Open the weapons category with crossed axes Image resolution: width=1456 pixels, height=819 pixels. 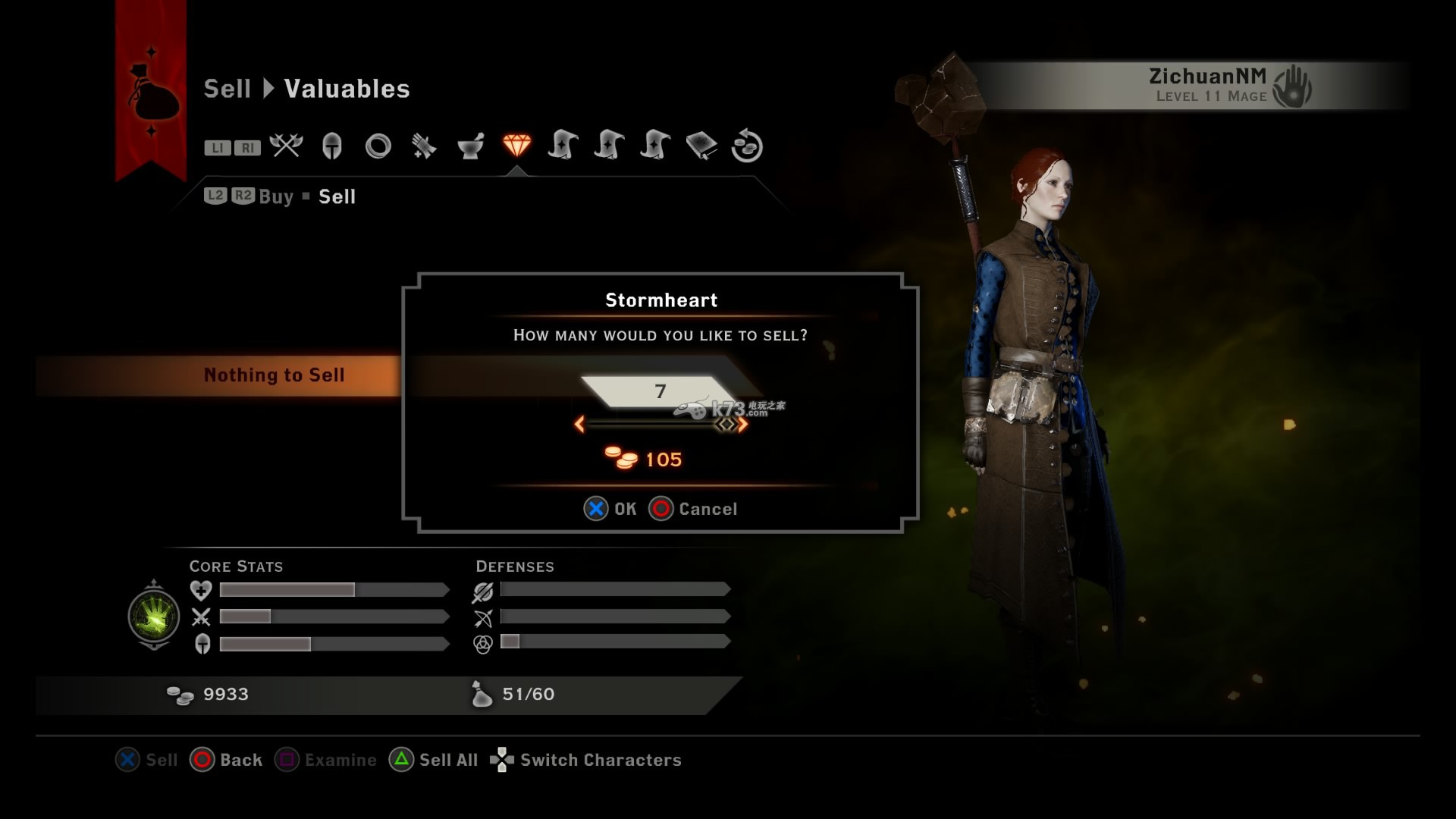coord(286,146)
